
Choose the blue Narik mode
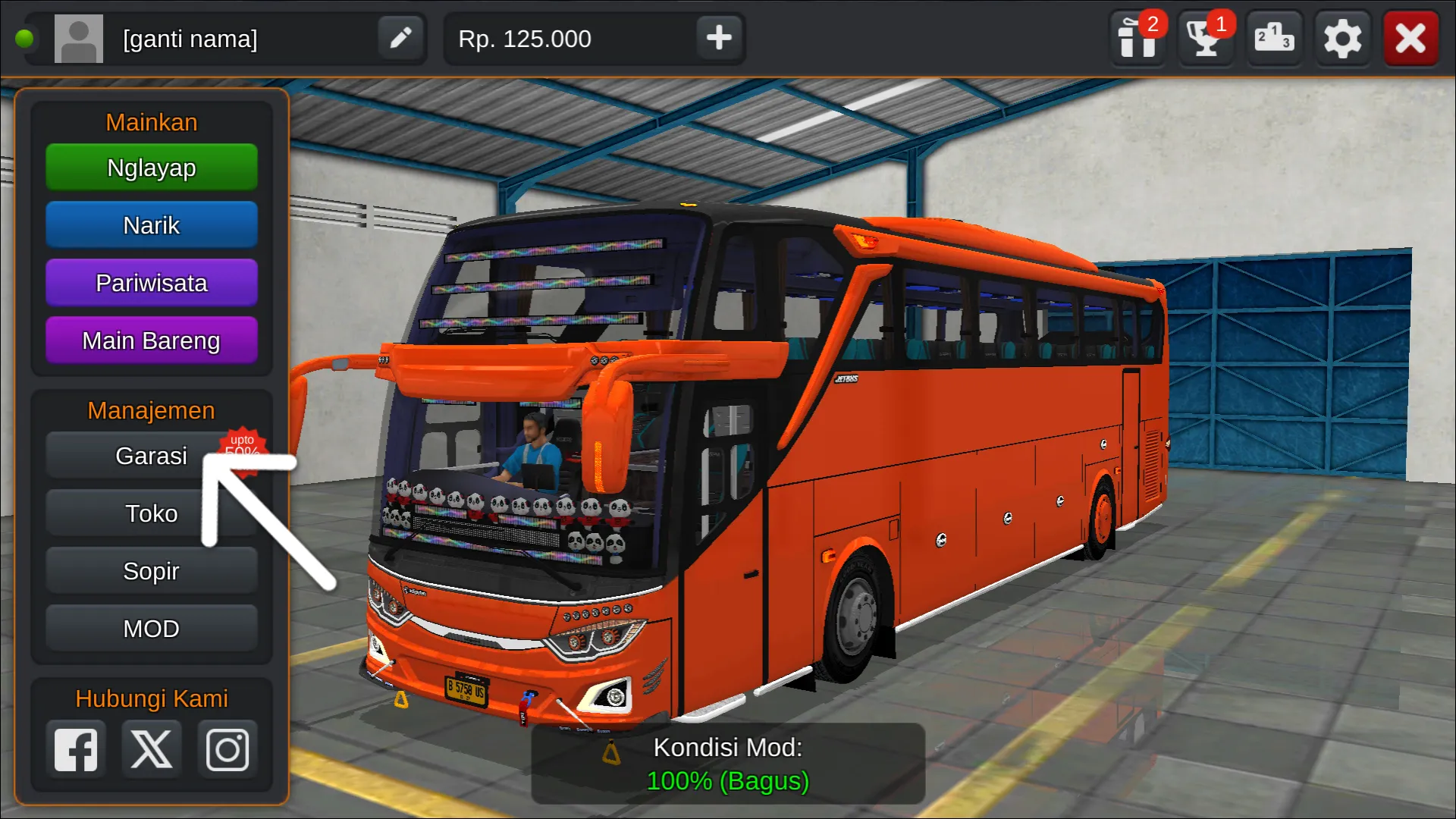coord(152,225)
